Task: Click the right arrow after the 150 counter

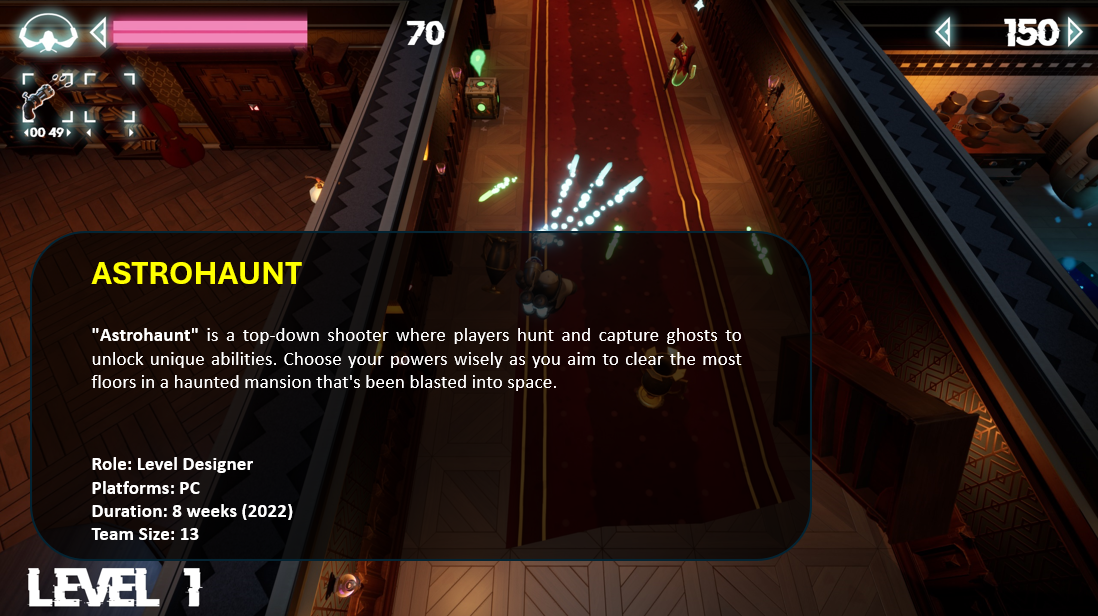Action: point(1075,33)
